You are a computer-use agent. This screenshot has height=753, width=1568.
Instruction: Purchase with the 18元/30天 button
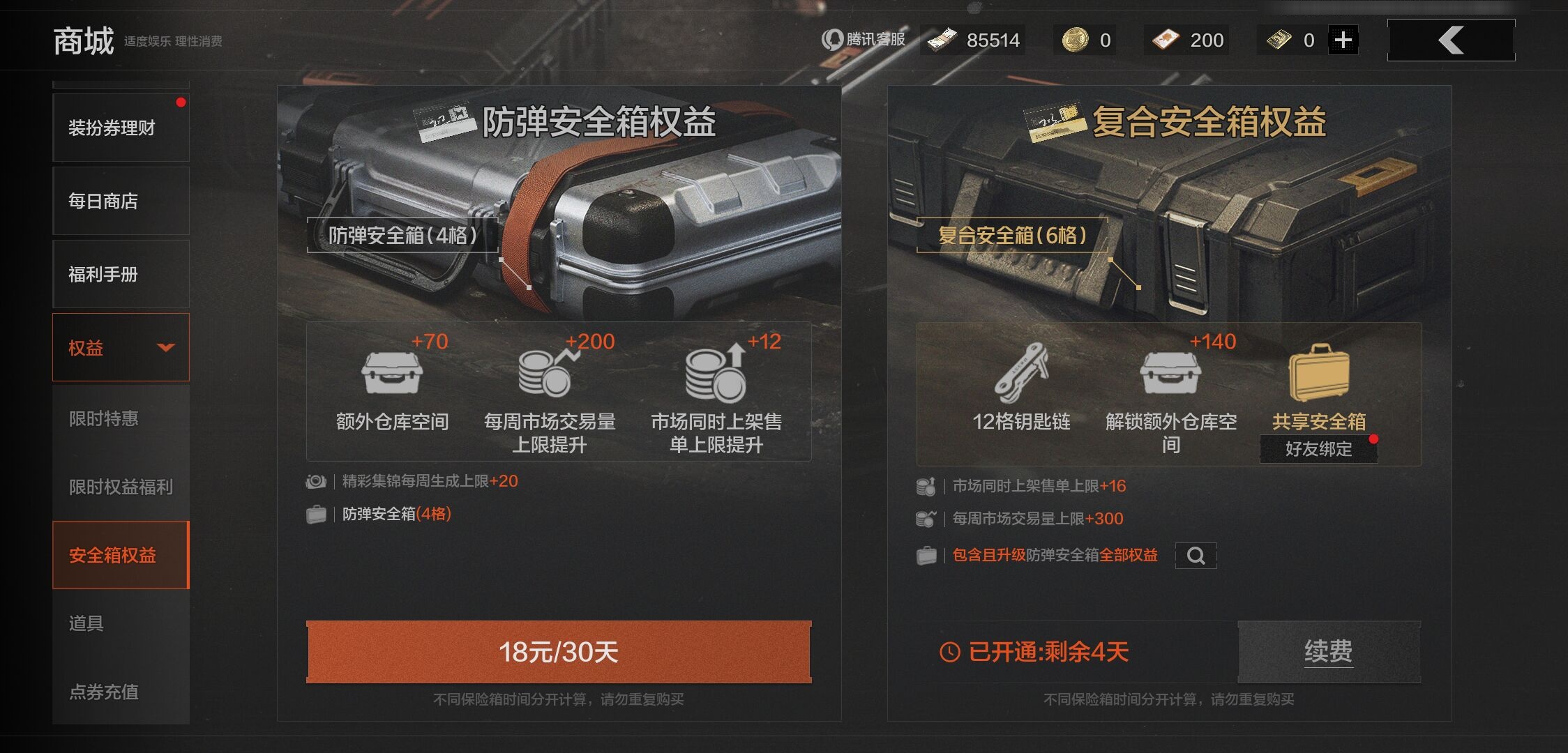[559, 652]
